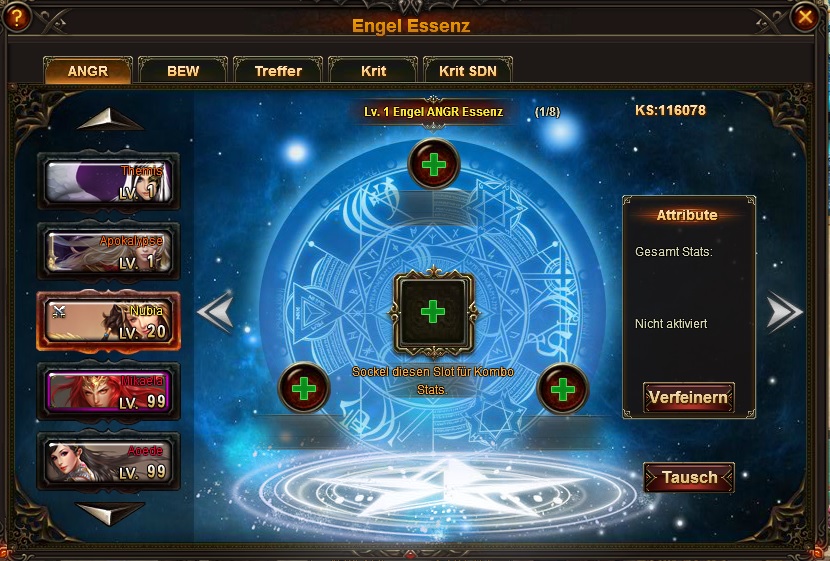Image resolution: width=830 pixels, height=561 pixels.
Task: Close the Engel Essenz window
Action: point(804,17)
